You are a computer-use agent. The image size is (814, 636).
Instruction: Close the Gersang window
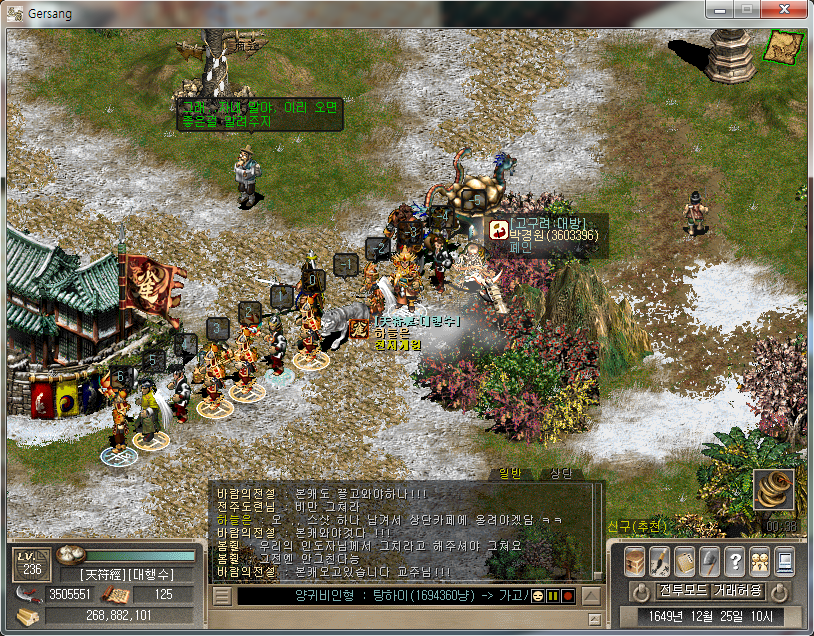pyautogui.click(x=784, y=10)
